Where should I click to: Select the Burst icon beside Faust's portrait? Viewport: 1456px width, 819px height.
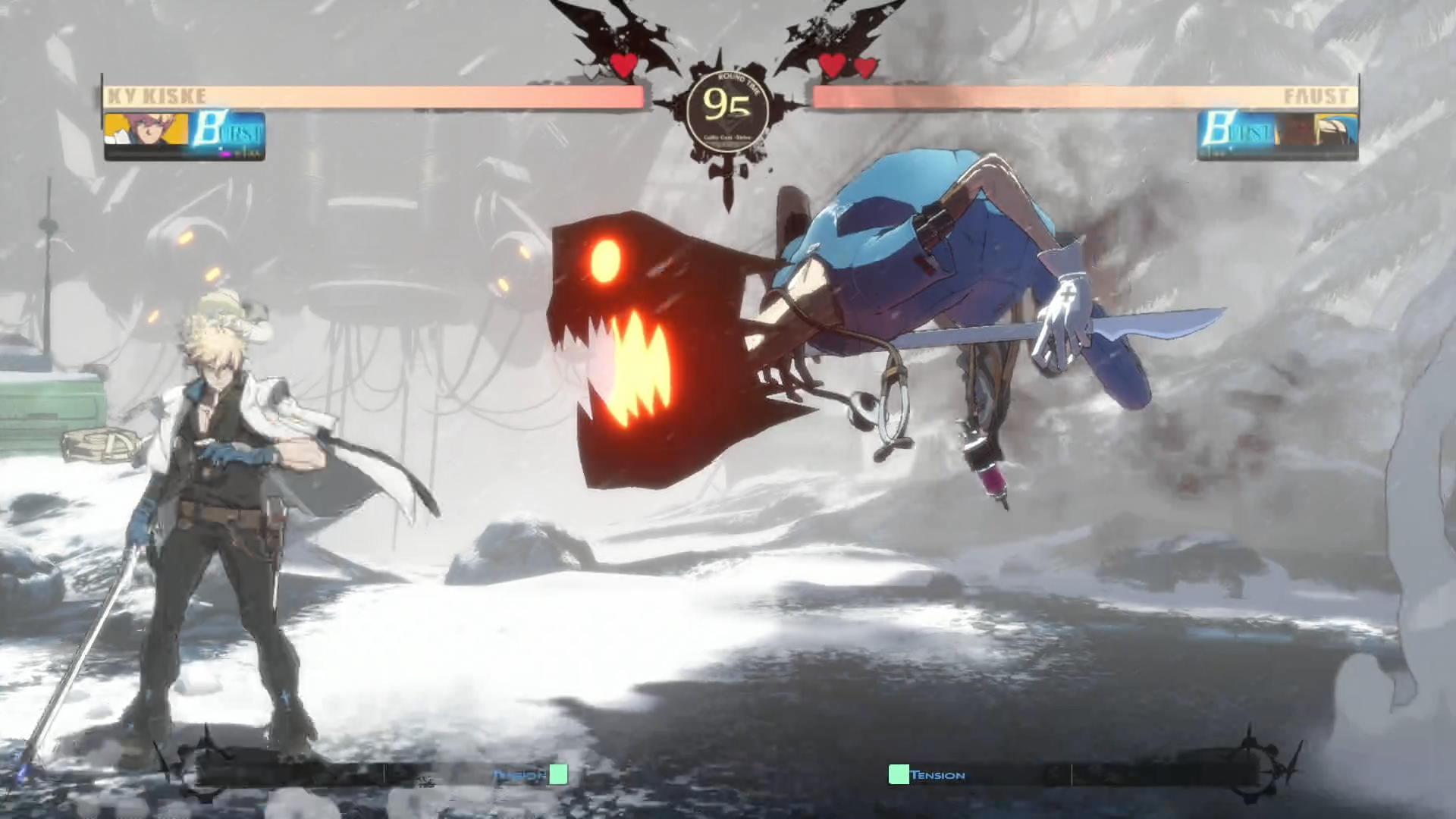[x=1236, y=130]
